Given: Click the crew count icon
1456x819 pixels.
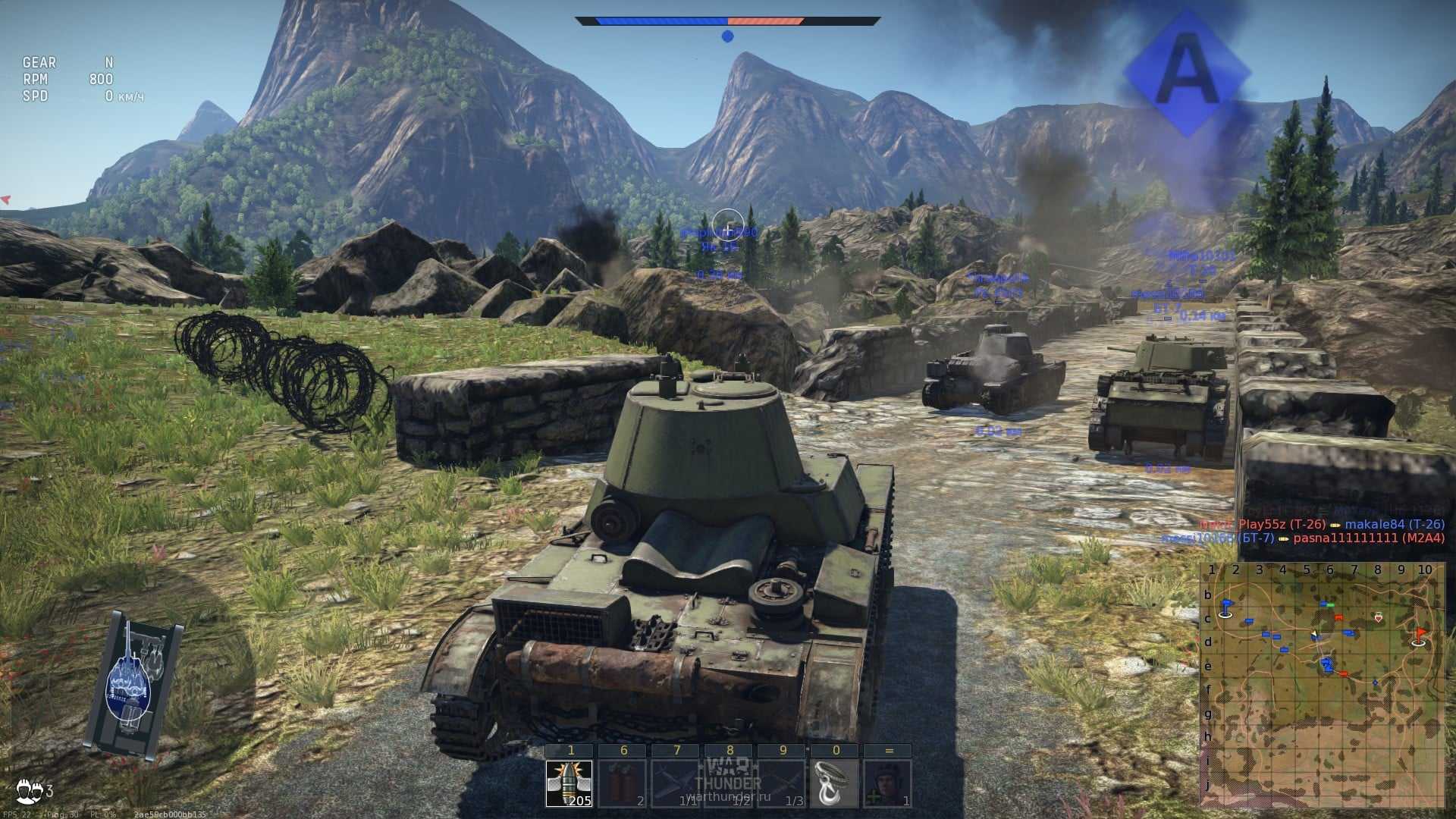Looking at the screenshot, I should click(x=30, y=791).
